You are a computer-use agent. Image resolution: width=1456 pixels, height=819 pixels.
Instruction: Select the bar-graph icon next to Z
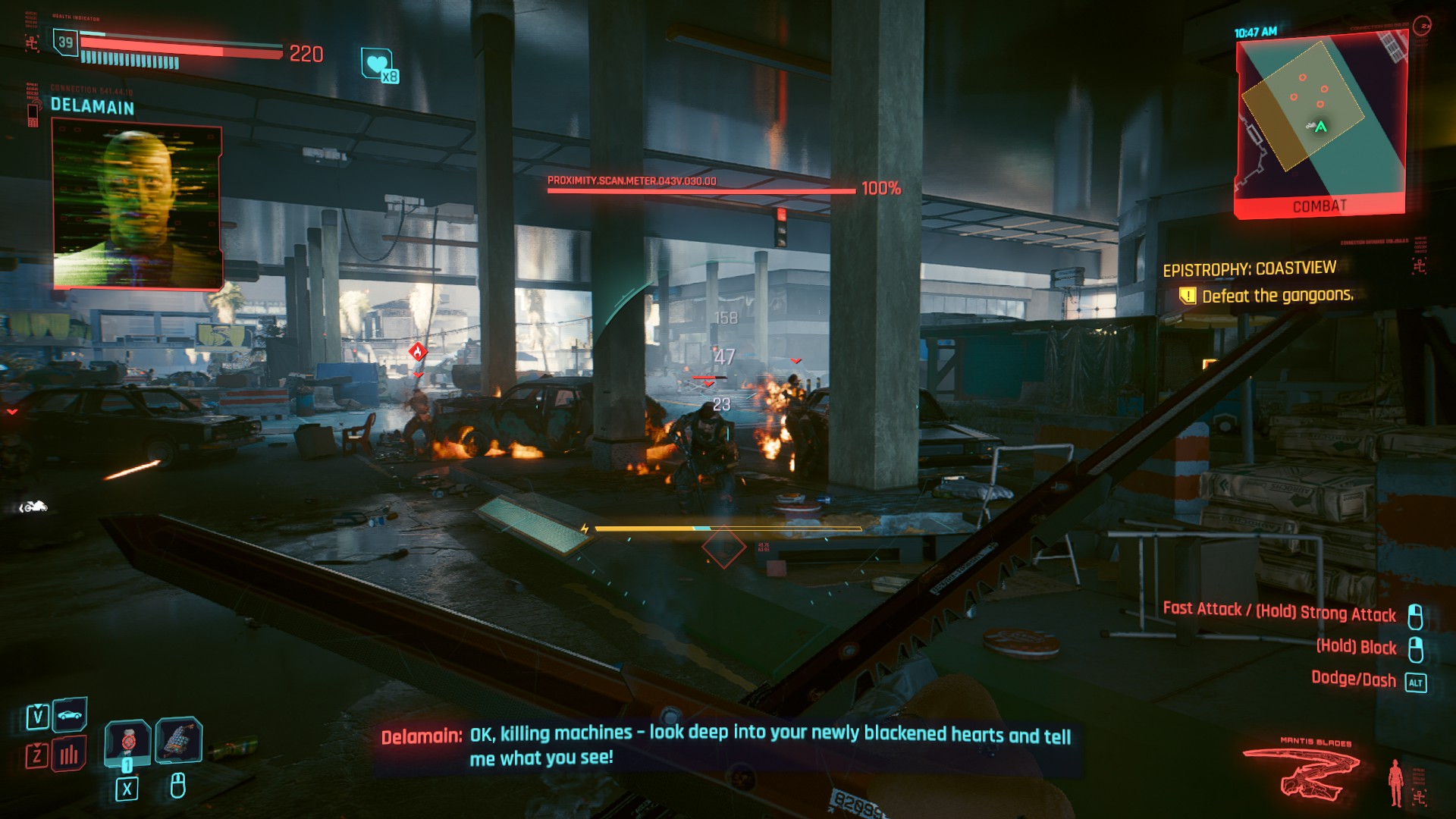(x=69, y=754)
